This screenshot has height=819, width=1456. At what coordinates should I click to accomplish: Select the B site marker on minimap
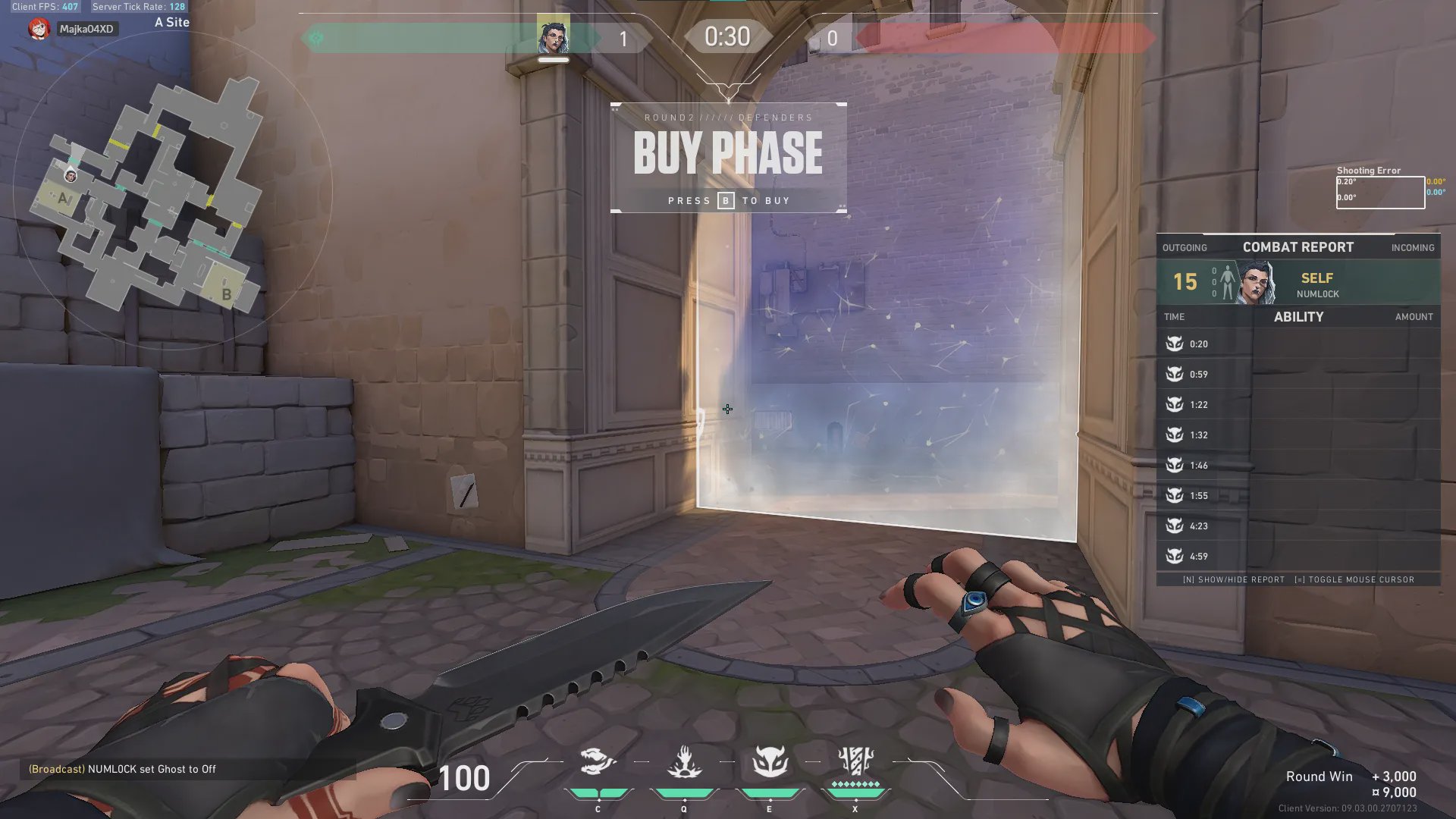coord(226,293)
